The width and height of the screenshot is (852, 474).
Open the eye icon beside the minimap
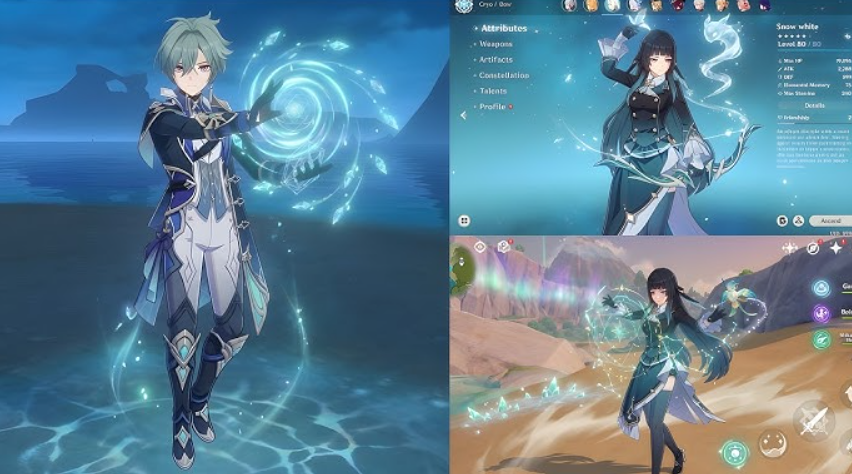click(480, 246)
